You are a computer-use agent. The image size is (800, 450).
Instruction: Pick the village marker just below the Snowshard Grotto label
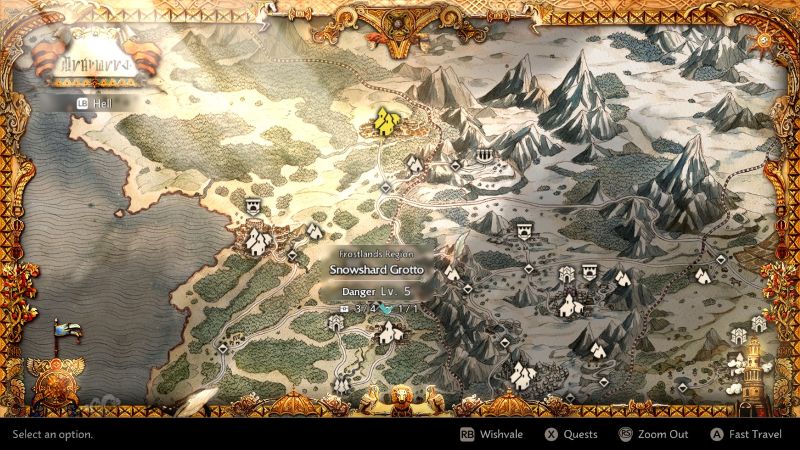386,333
